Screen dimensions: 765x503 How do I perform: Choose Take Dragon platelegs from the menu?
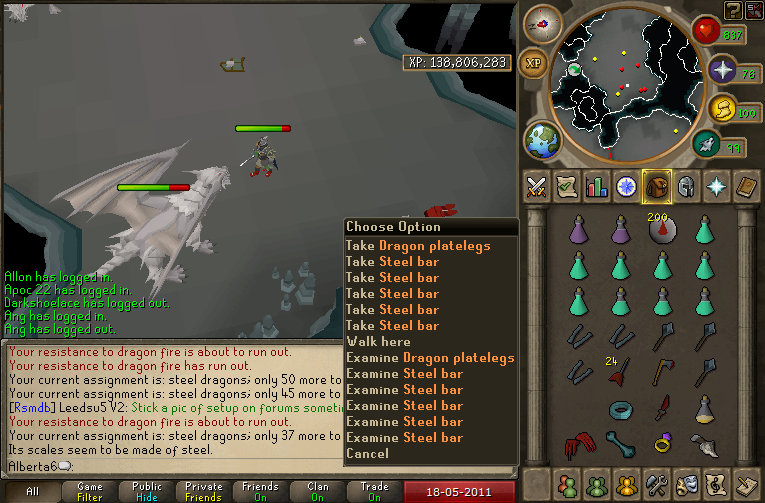click(418, 246)
